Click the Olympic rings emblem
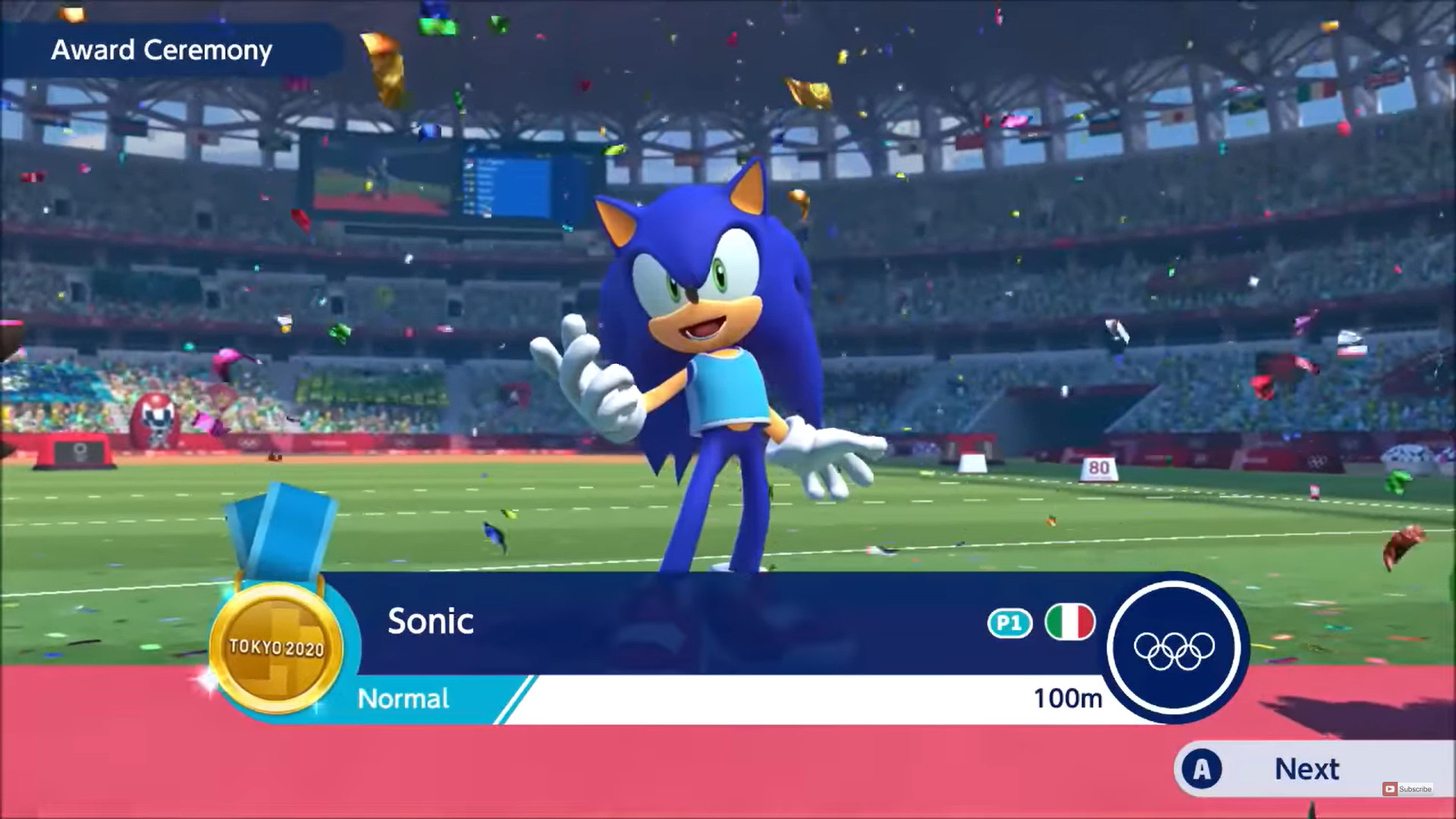 (1172, 652)
